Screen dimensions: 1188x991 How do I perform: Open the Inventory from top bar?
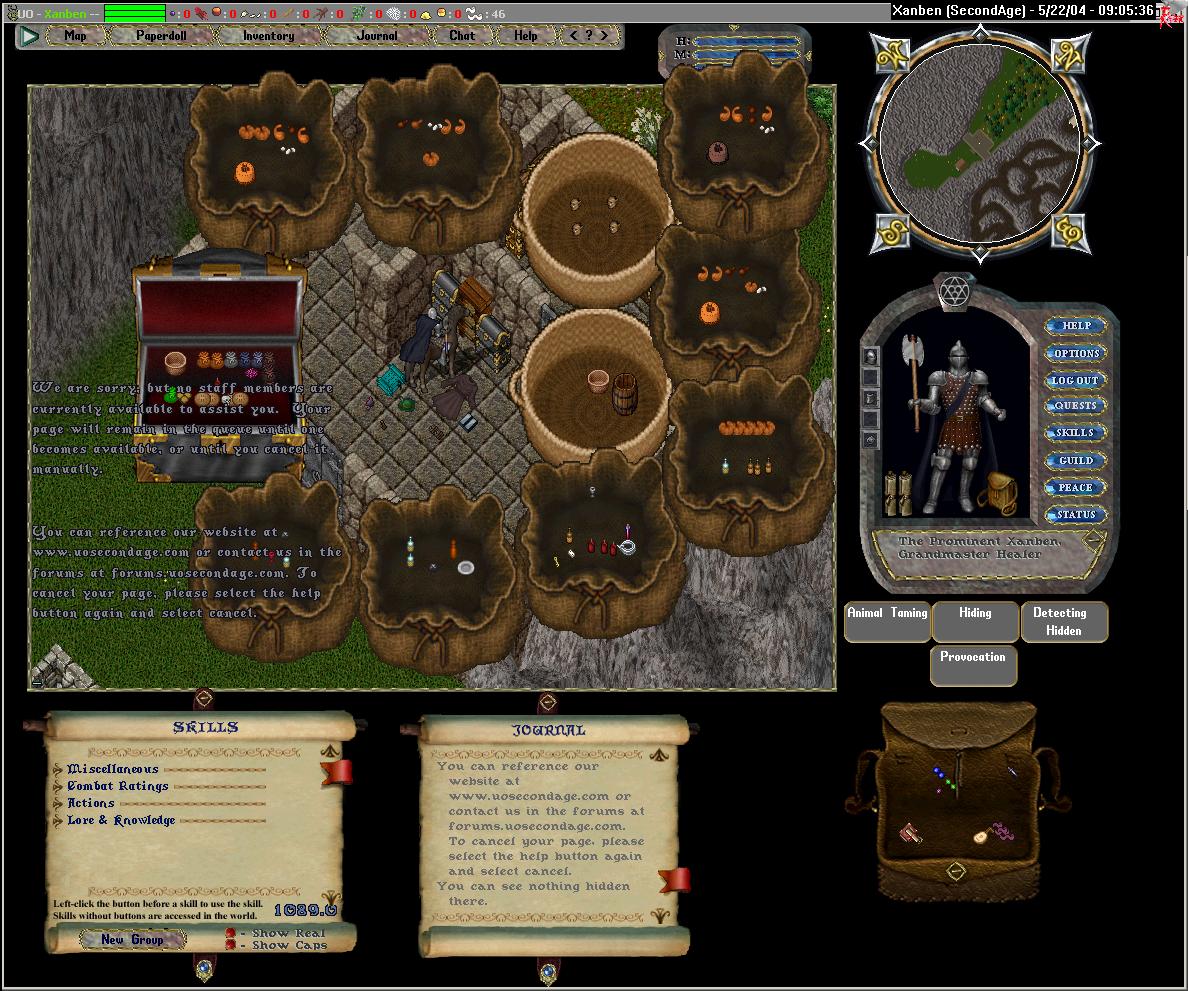tap(268, 36)
